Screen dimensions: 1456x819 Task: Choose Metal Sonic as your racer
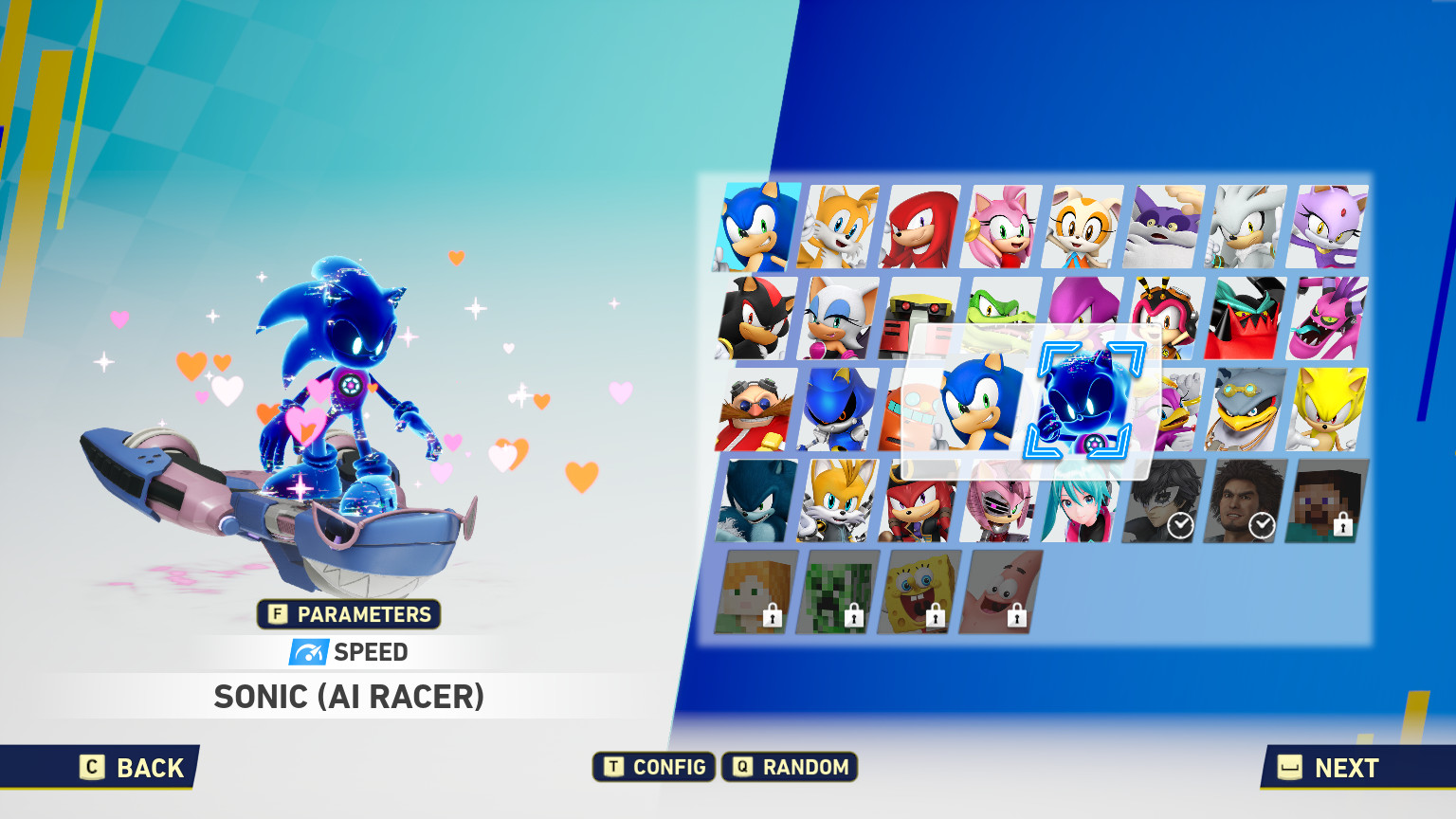pyautogui.click(x=831, y=408)
